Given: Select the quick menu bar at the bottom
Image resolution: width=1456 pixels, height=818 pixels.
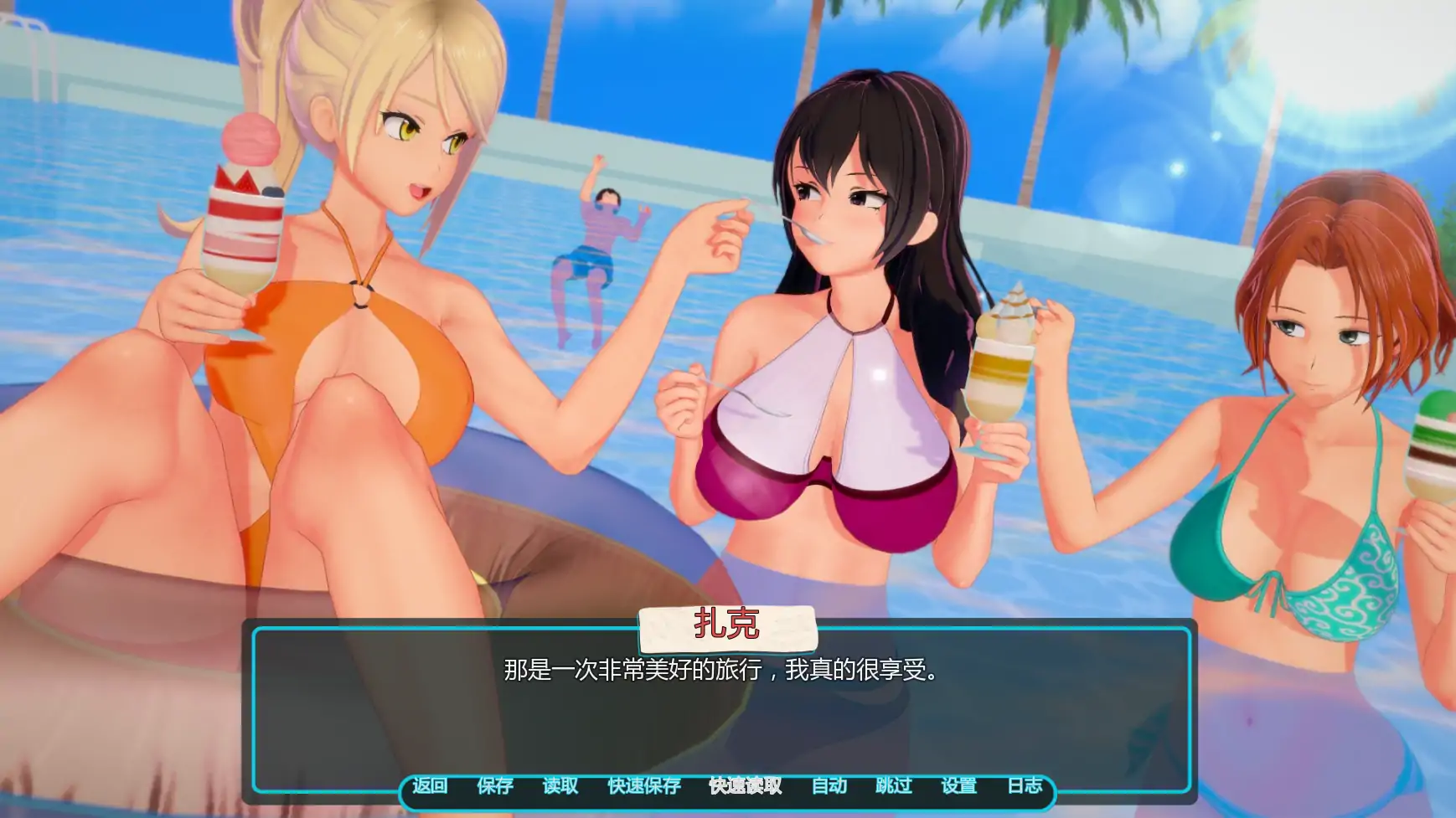Looking at the screenshot, I should (728, 787).
